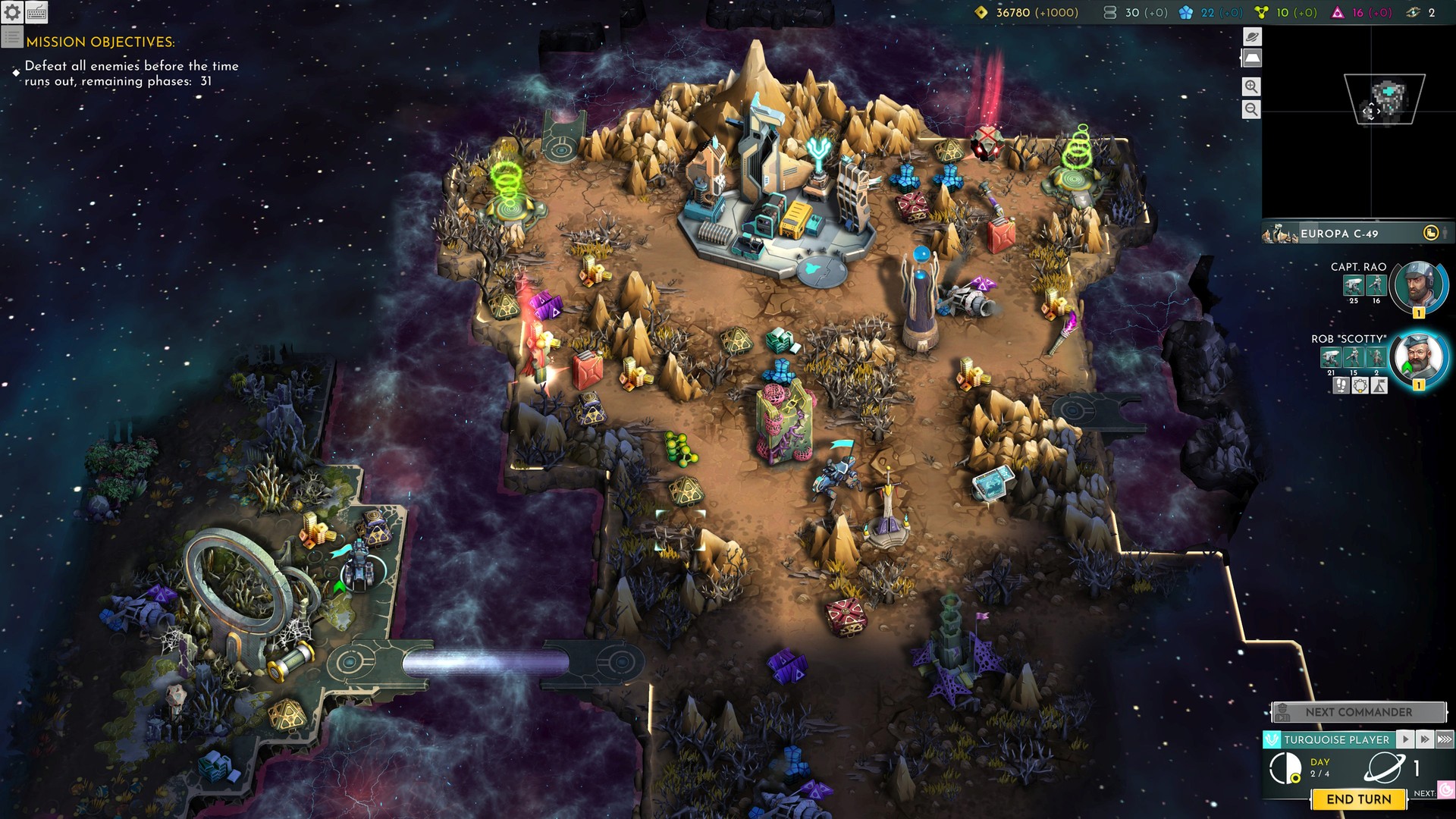Open the gear settings menu
Screen dimensions: 1456x819
pyautogui.click(x=12, y=12)
